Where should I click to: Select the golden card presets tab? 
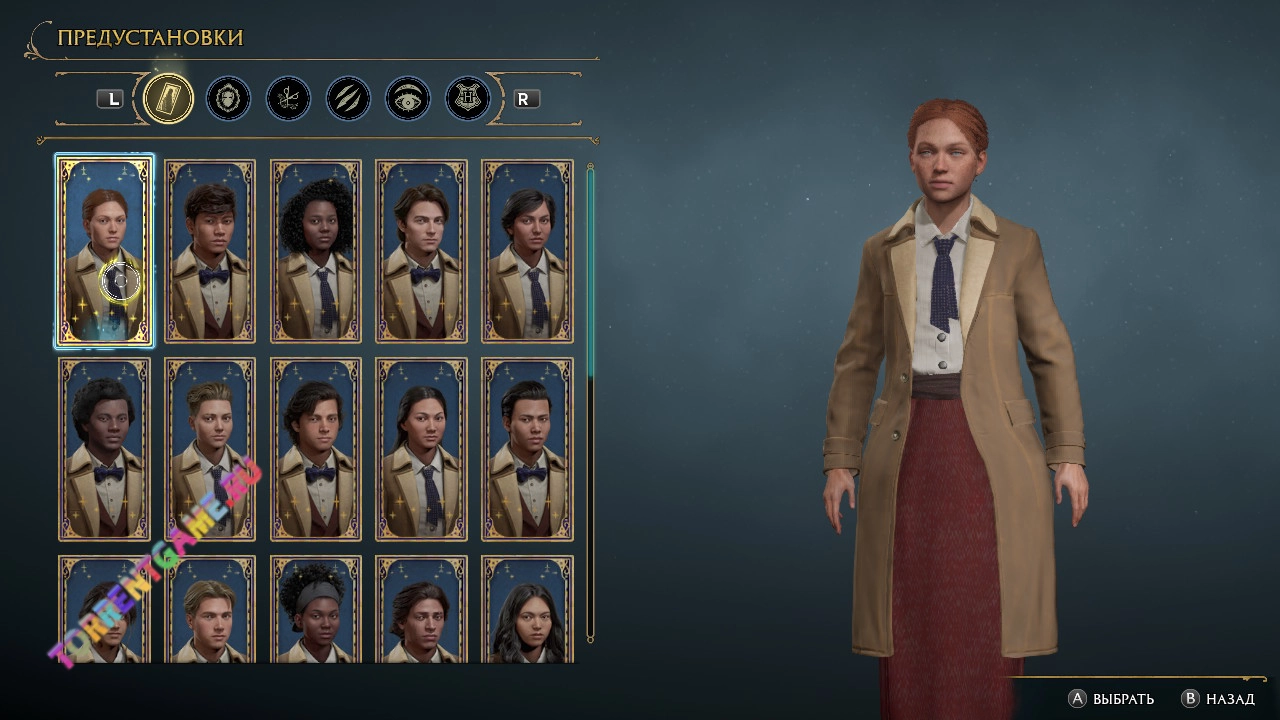click(x=168, y=99)
